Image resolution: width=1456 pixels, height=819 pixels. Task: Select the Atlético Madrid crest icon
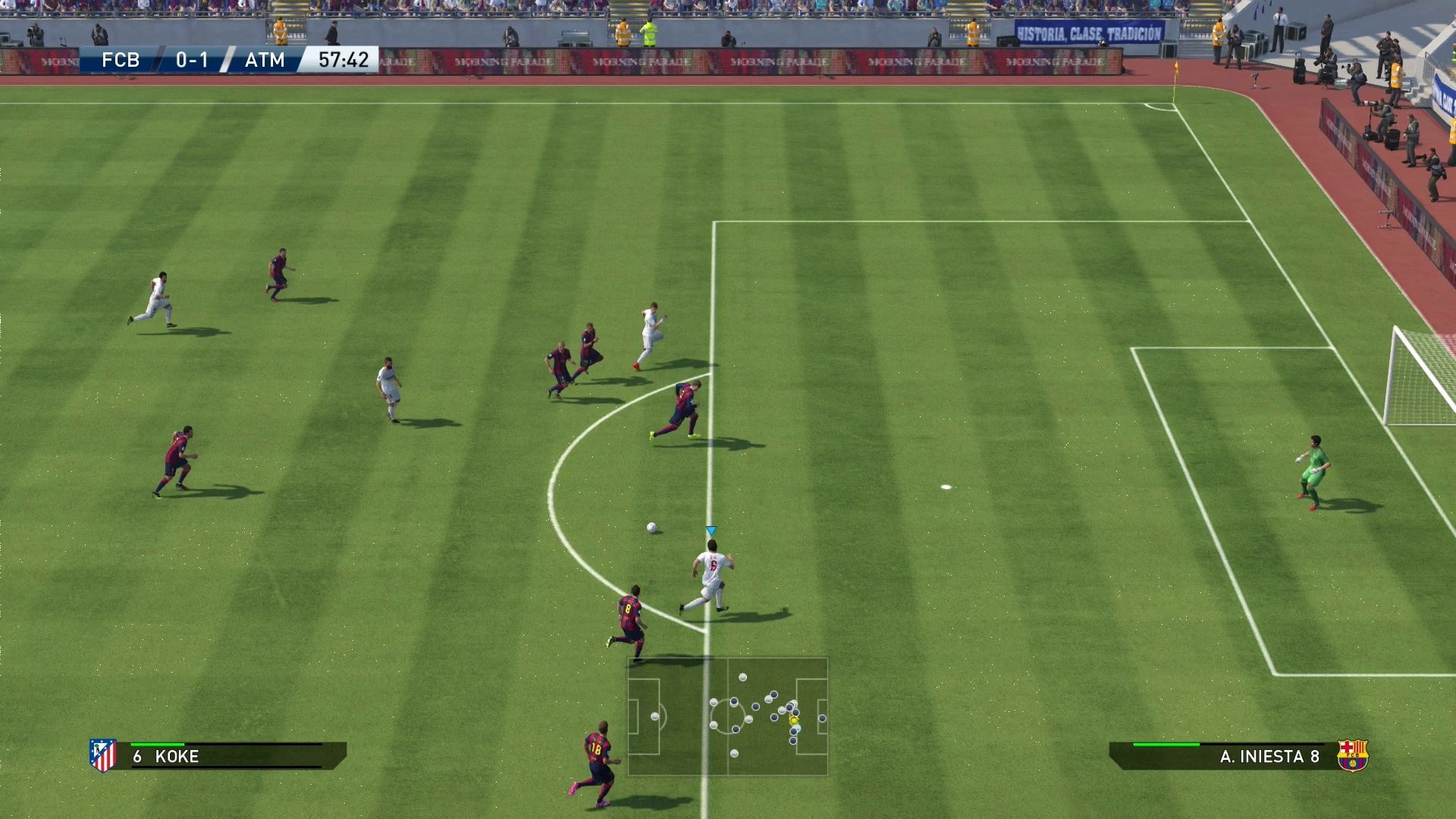(x=103, y=755)
